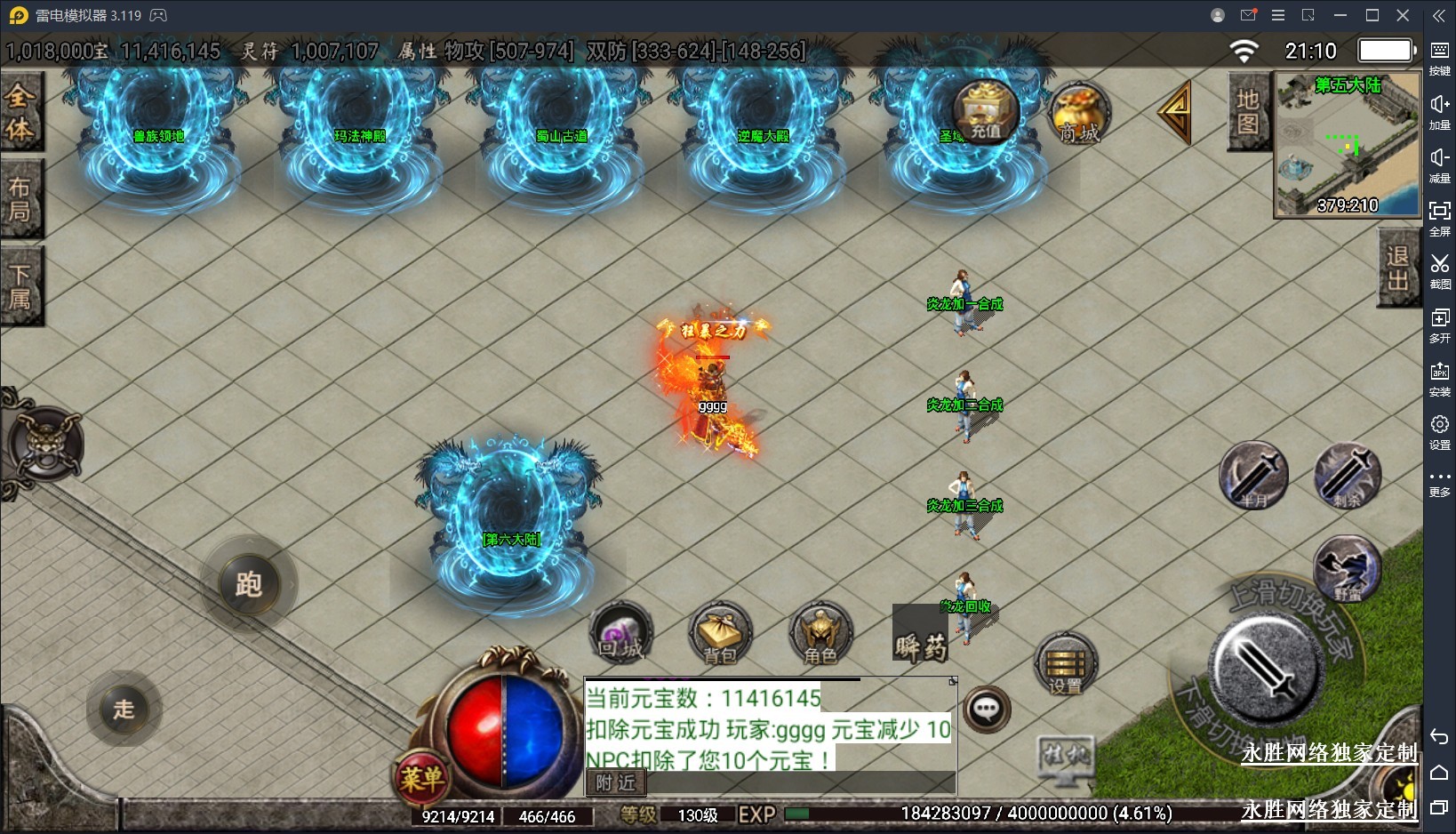Select the 布局 layout button

(20, 199)
